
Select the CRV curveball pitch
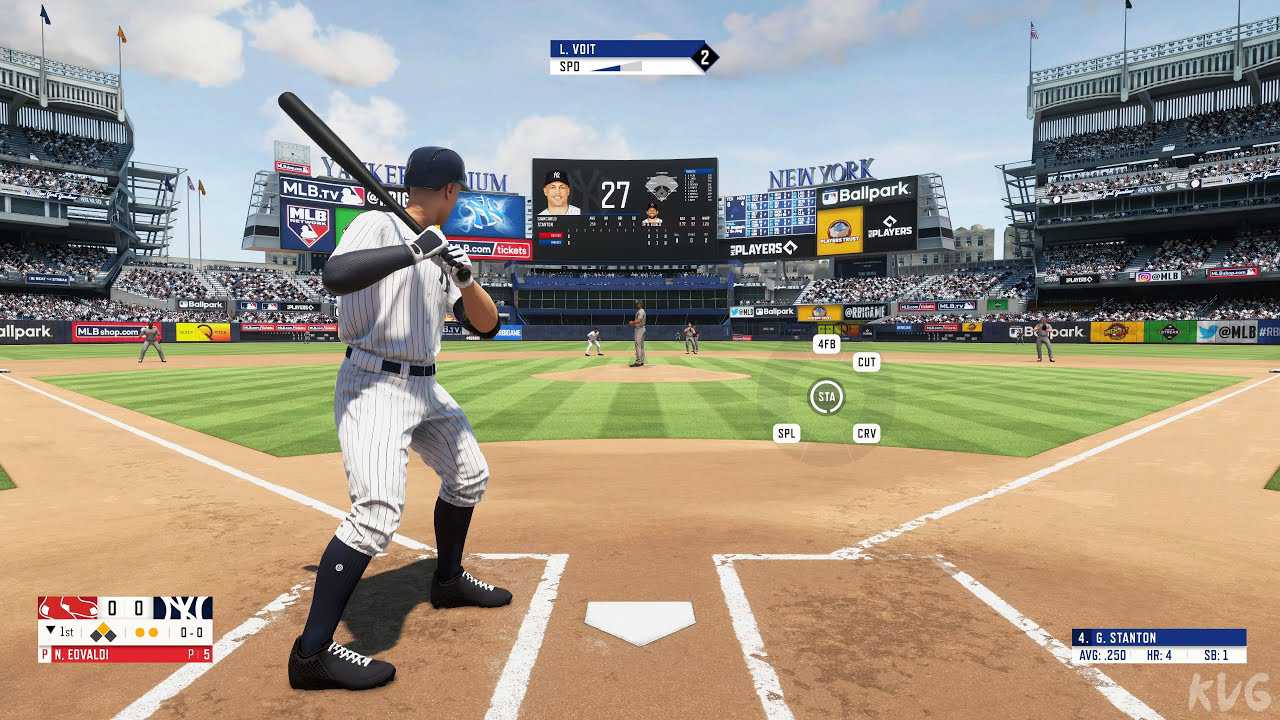click(x=866, y=433)
